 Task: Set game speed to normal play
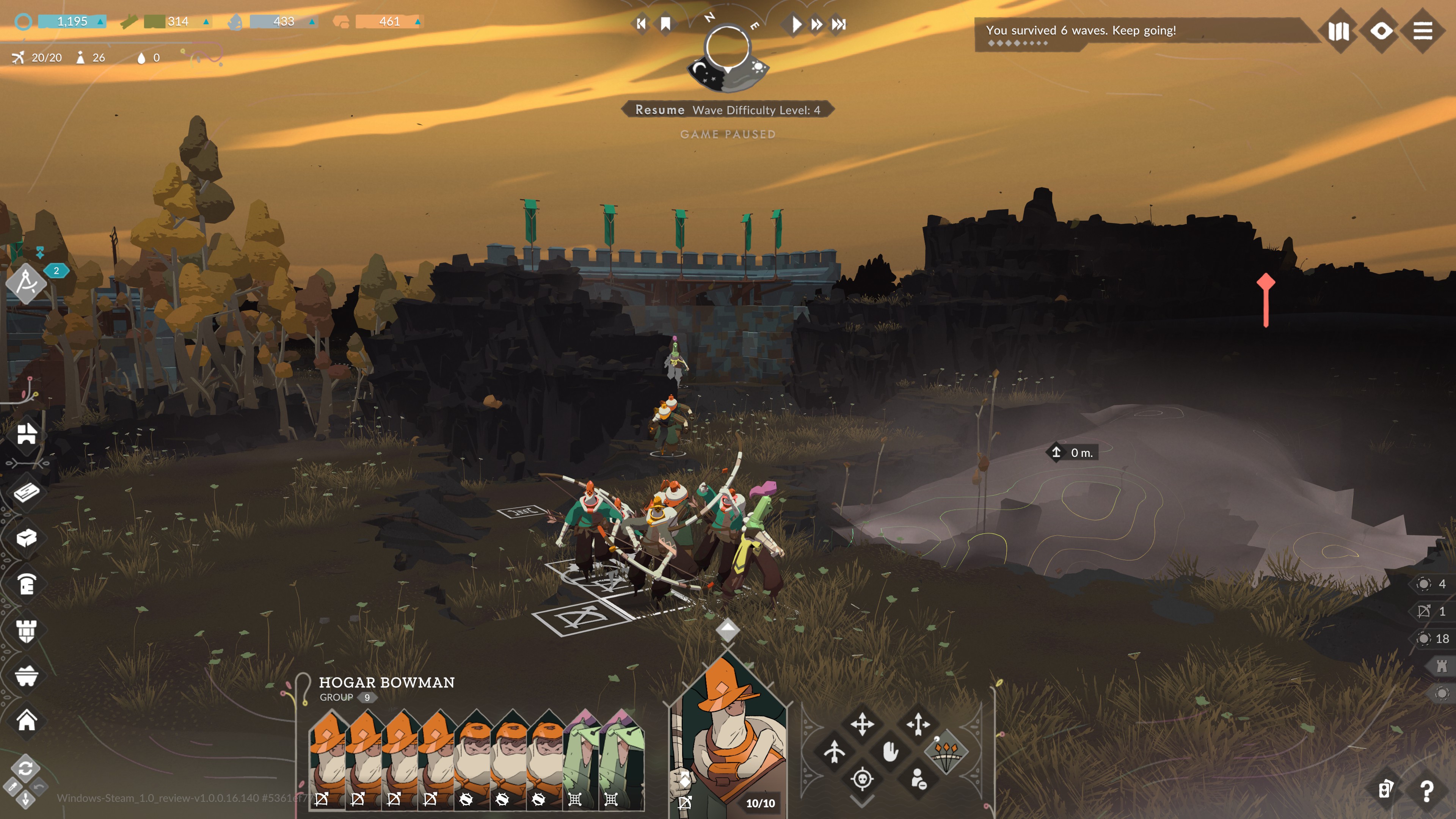pos(796,24)
